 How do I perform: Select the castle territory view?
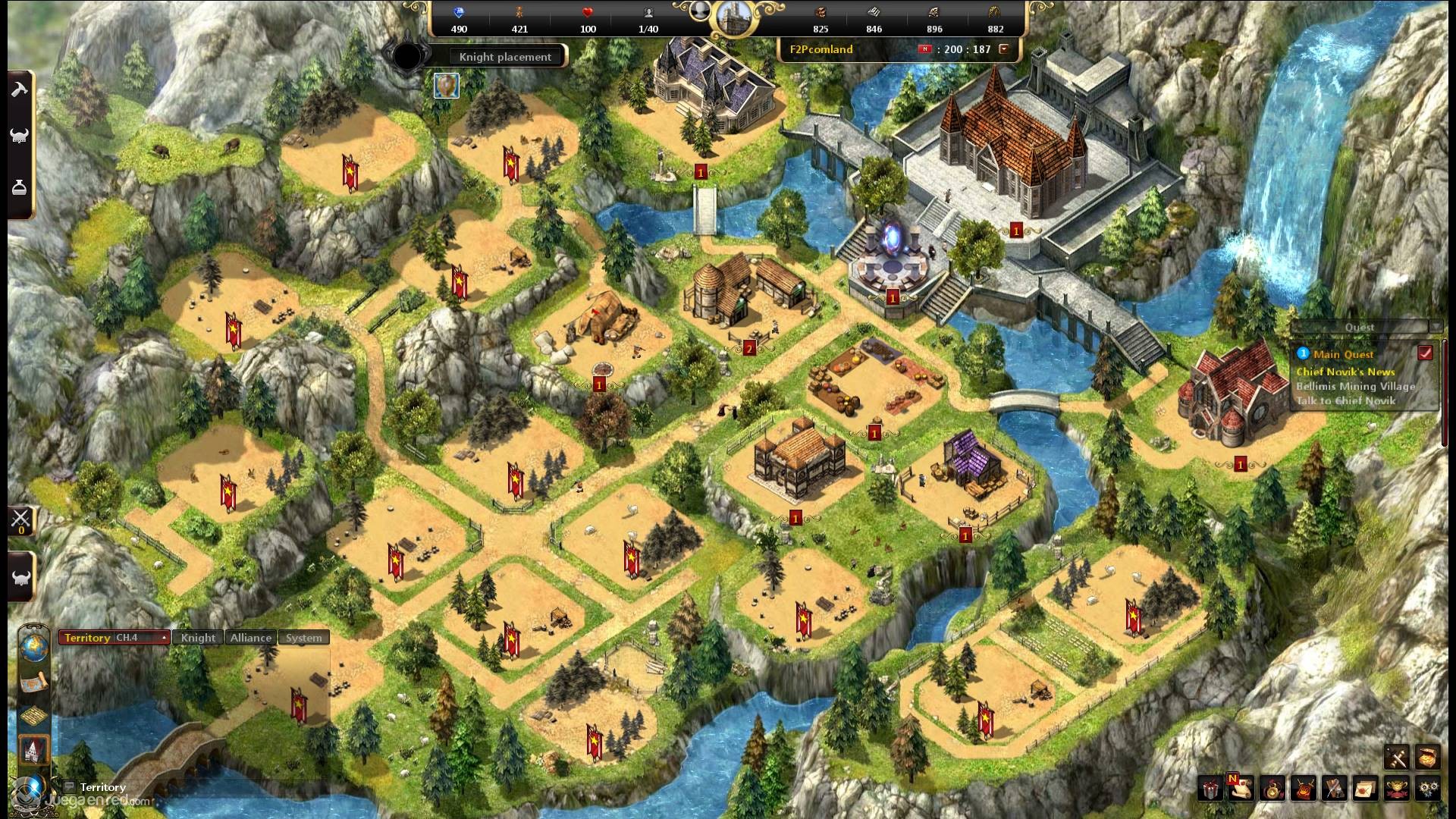(34, 750)
